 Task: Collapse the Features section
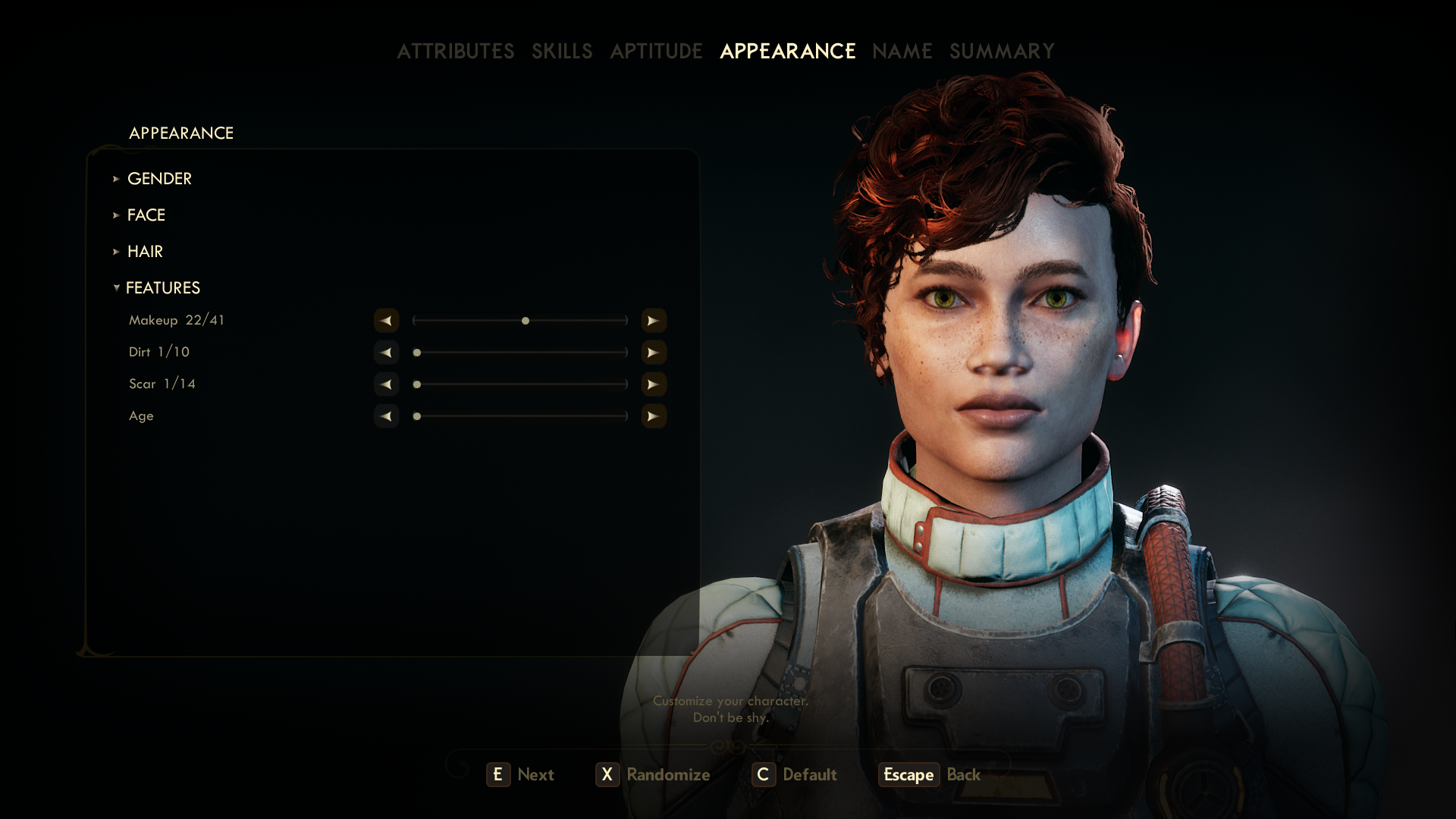click(162, 287)
